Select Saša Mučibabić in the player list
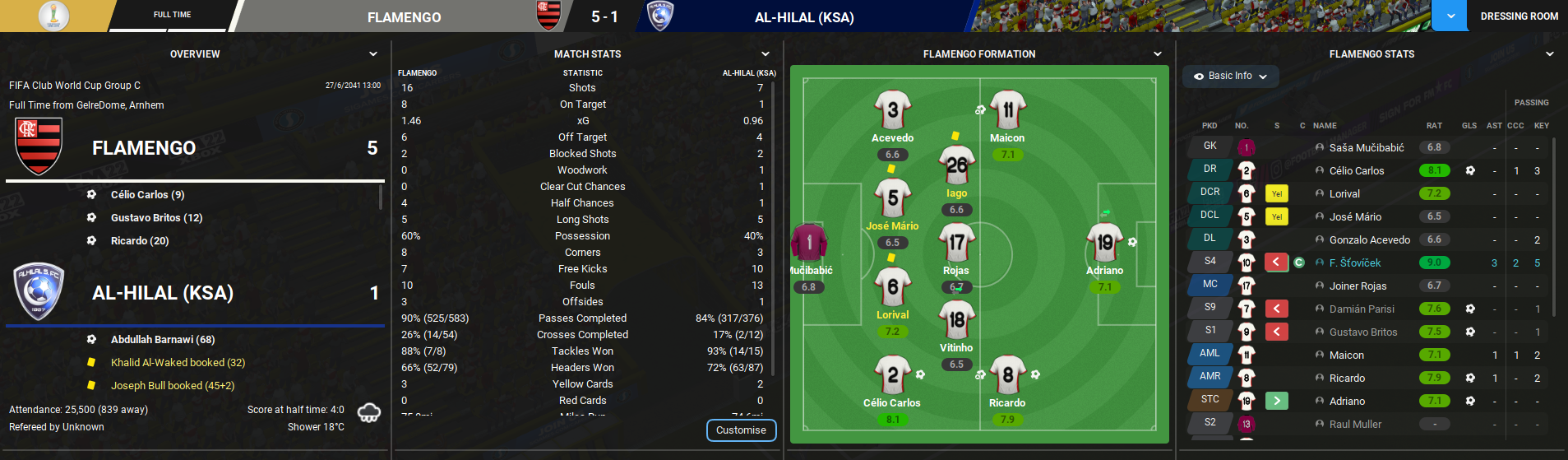Screen dimensions: 1568x460 1366,148
